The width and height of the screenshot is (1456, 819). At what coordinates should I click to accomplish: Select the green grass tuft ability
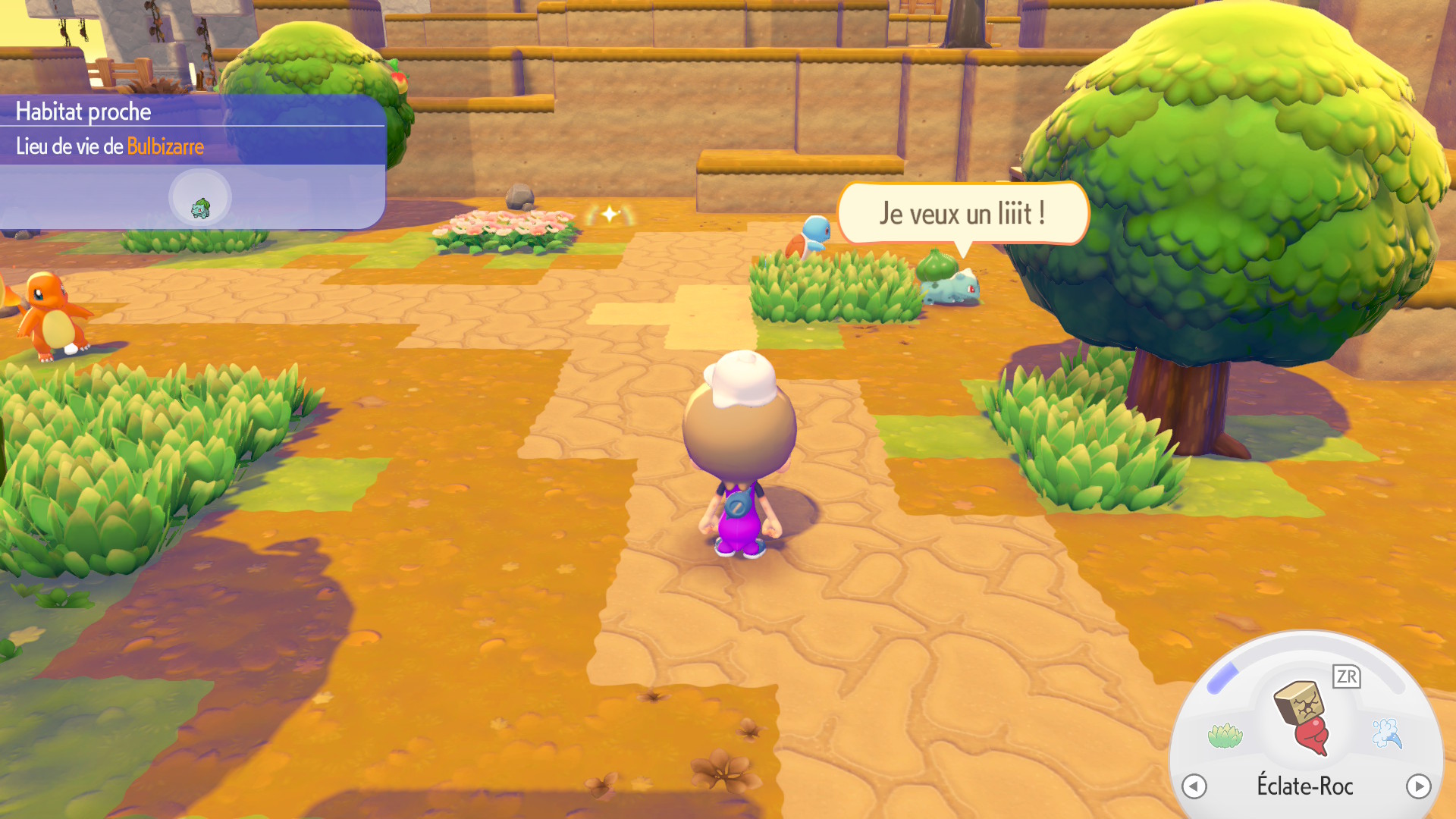1225,735
